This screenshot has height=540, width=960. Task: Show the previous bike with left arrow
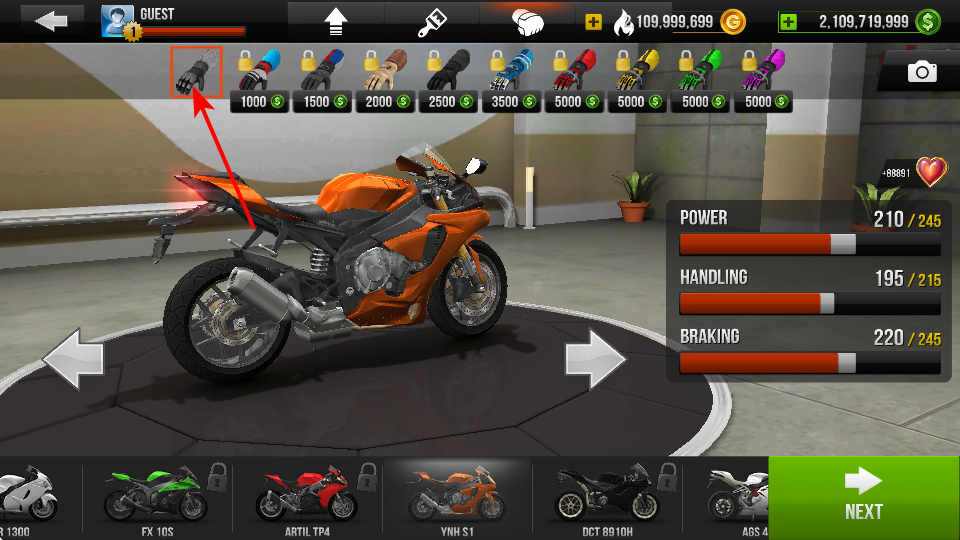[x=73, y=359]
